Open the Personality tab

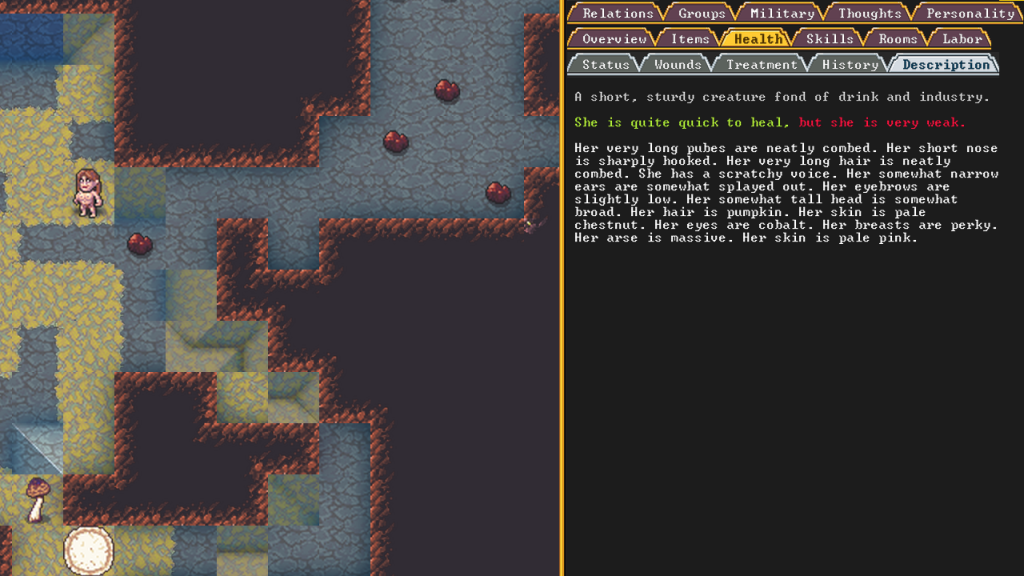coord(969,13)
